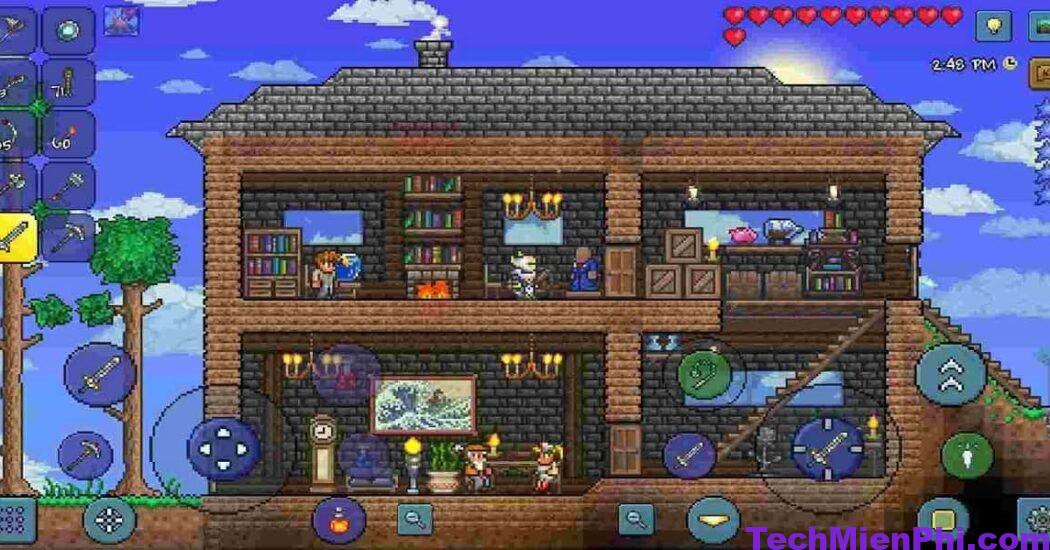Tap the round sword quick-use button
The image size is (1050, 550).
99,375
